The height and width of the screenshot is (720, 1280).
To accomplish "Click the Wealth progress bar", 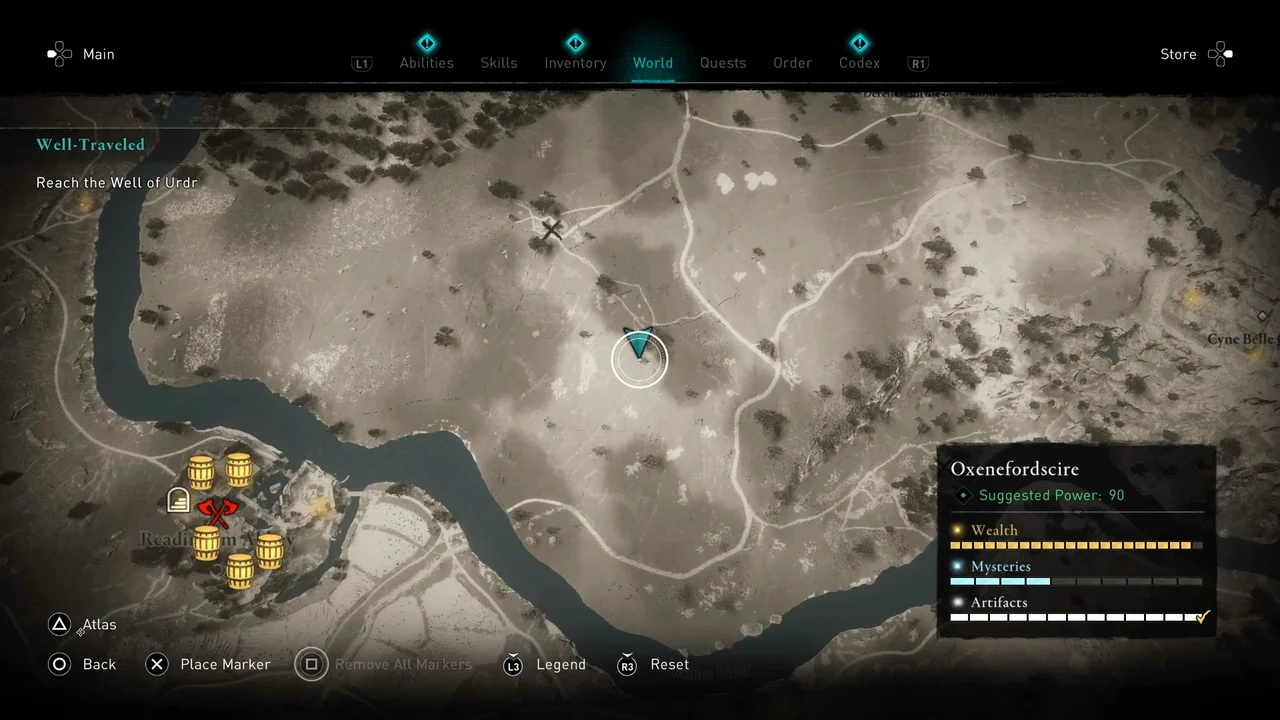I will click(1077, 545).
